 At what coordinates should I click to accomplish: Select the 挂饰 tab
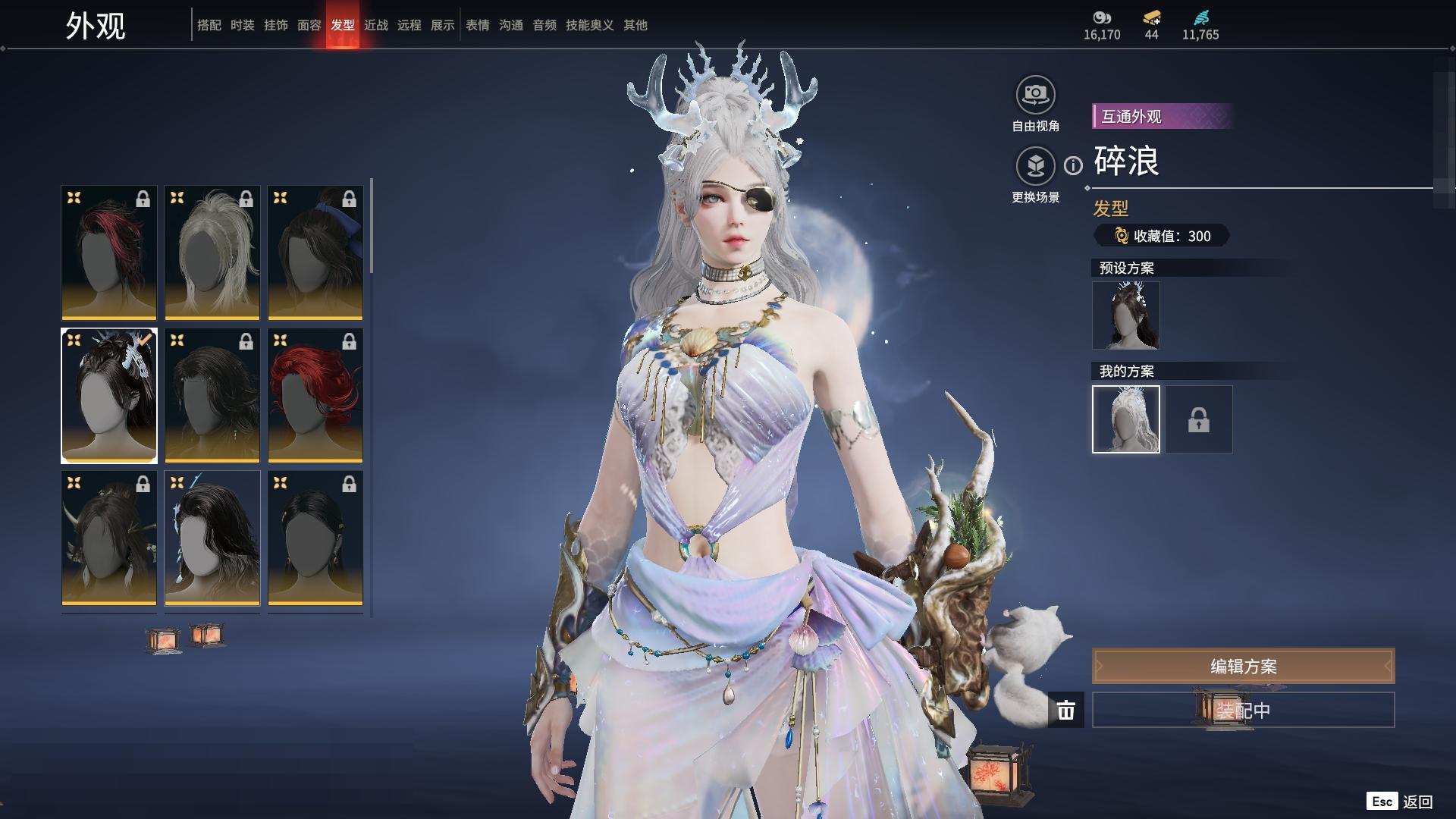click(276, 25)
